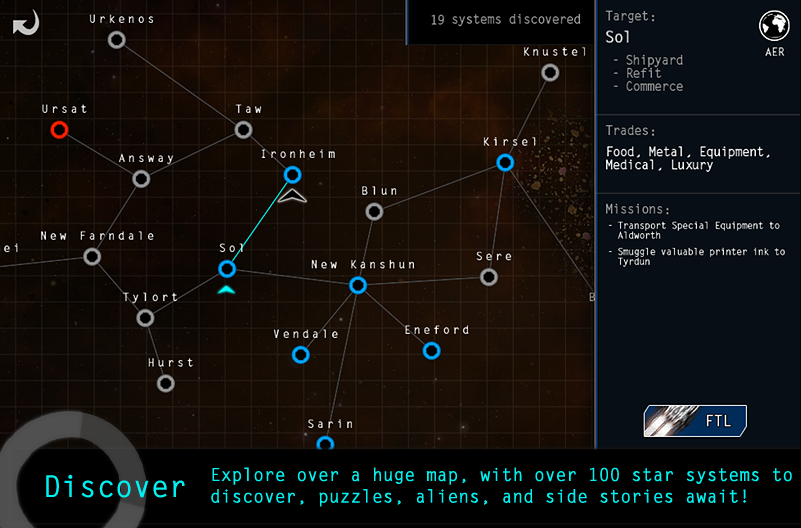
Task: Select the Sarin system node
Action: (x=325, y=443)
